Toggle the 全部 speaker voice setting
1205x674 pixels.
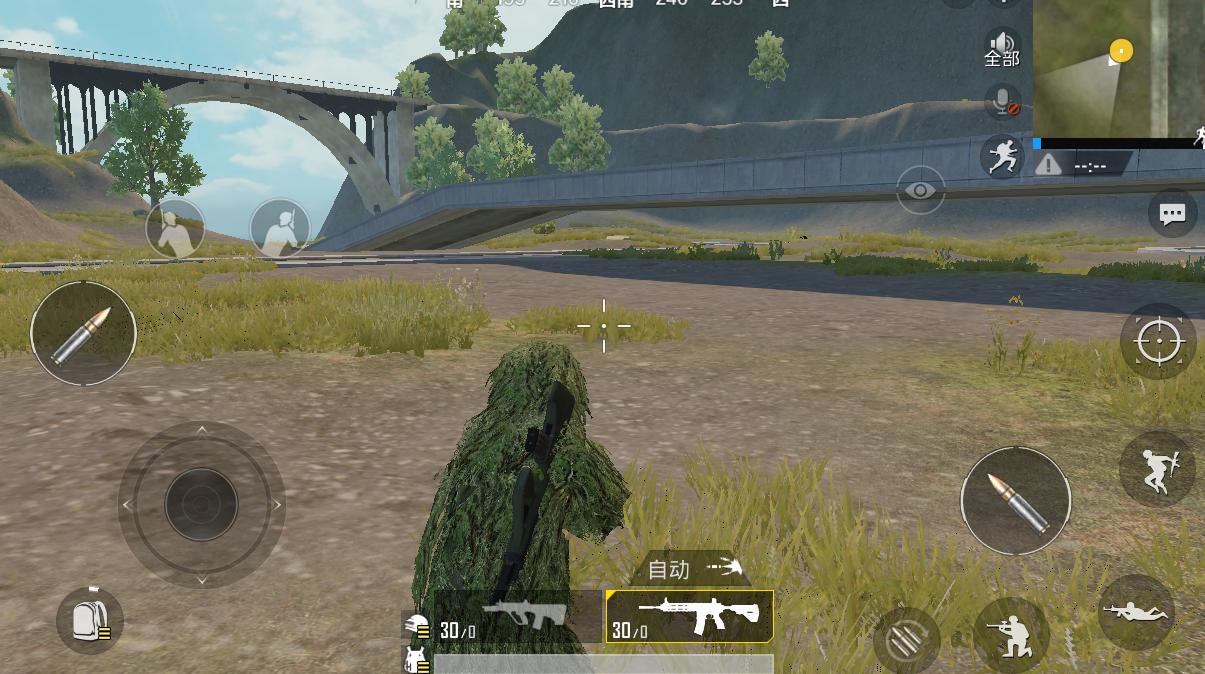(x=1001, y=47)
